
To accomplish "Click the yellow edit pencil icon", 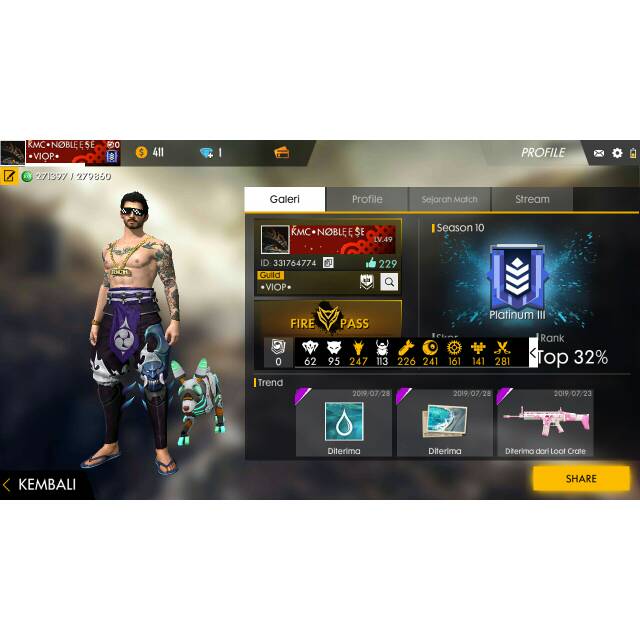I will click(x=9, y=176).
